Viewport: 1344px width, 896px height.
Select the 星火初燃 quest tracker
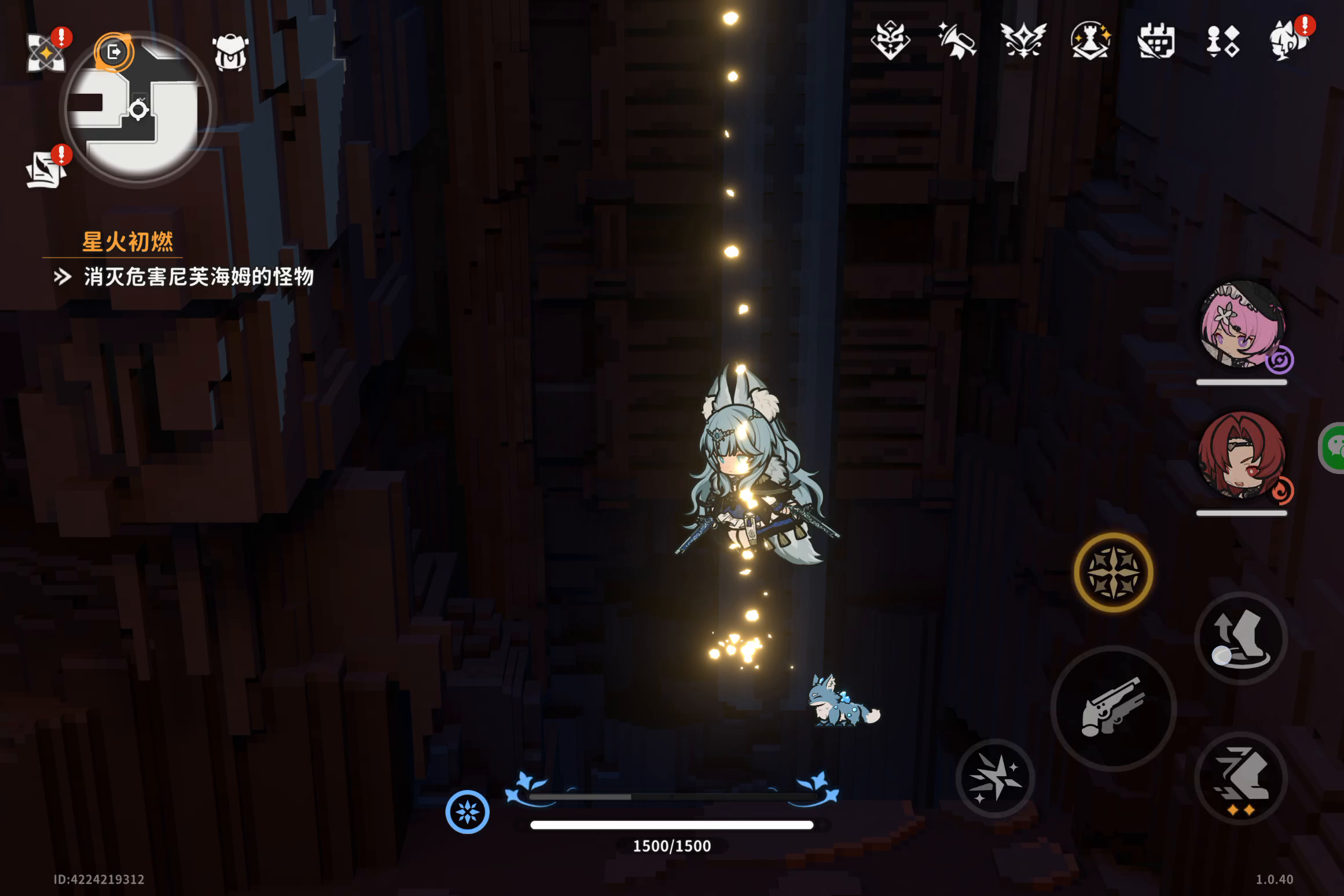pos(127,242)
